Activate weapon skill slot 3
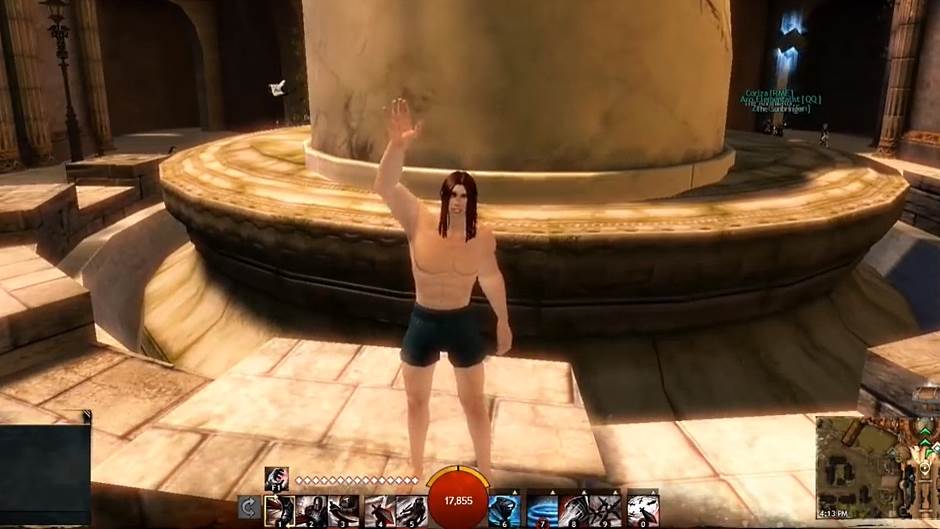The image size is (940, 529). coord(344,510)
